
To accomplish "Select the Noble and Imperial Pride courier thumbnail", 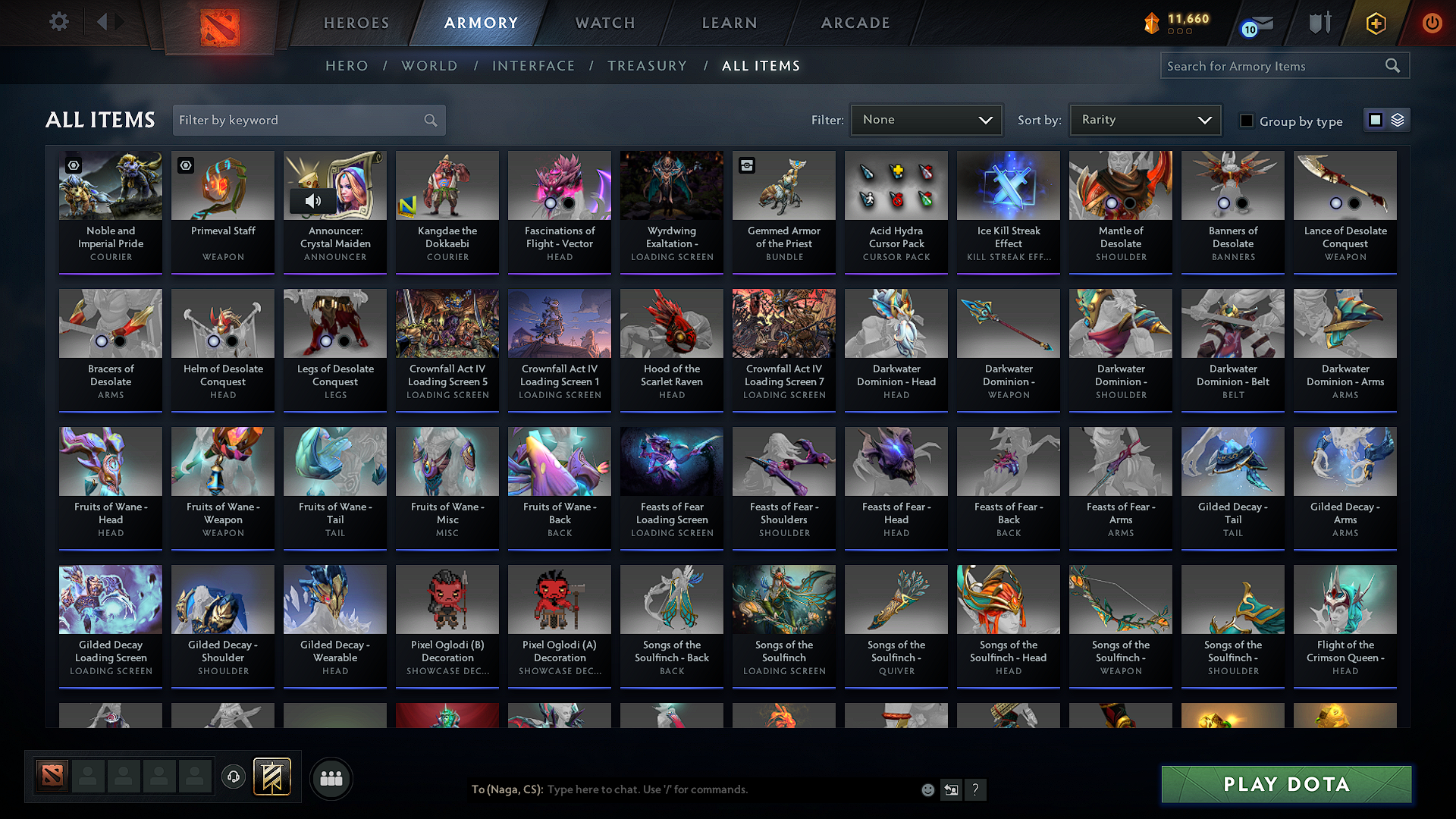I will (110, 185).
